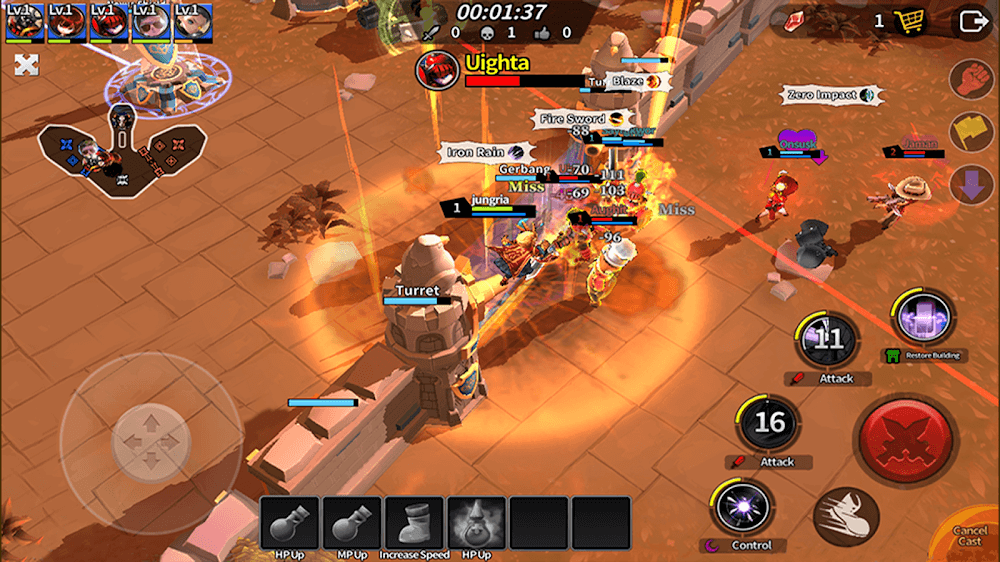The height and width of the screenshot is (562, 1000).
Task: Tap the exit match button
Action: [971, 22]
